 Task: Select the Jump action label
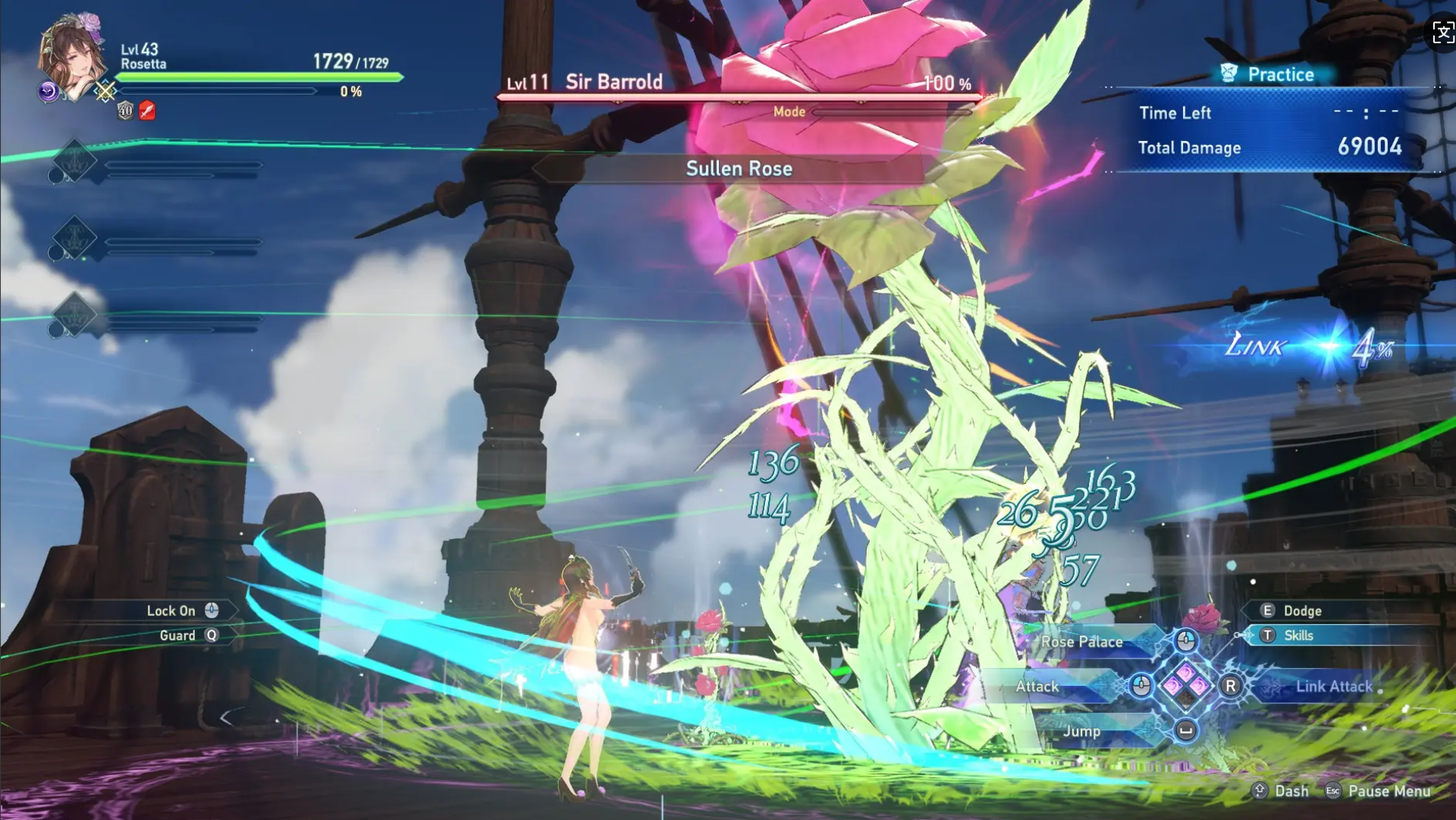click(1081, 731)
